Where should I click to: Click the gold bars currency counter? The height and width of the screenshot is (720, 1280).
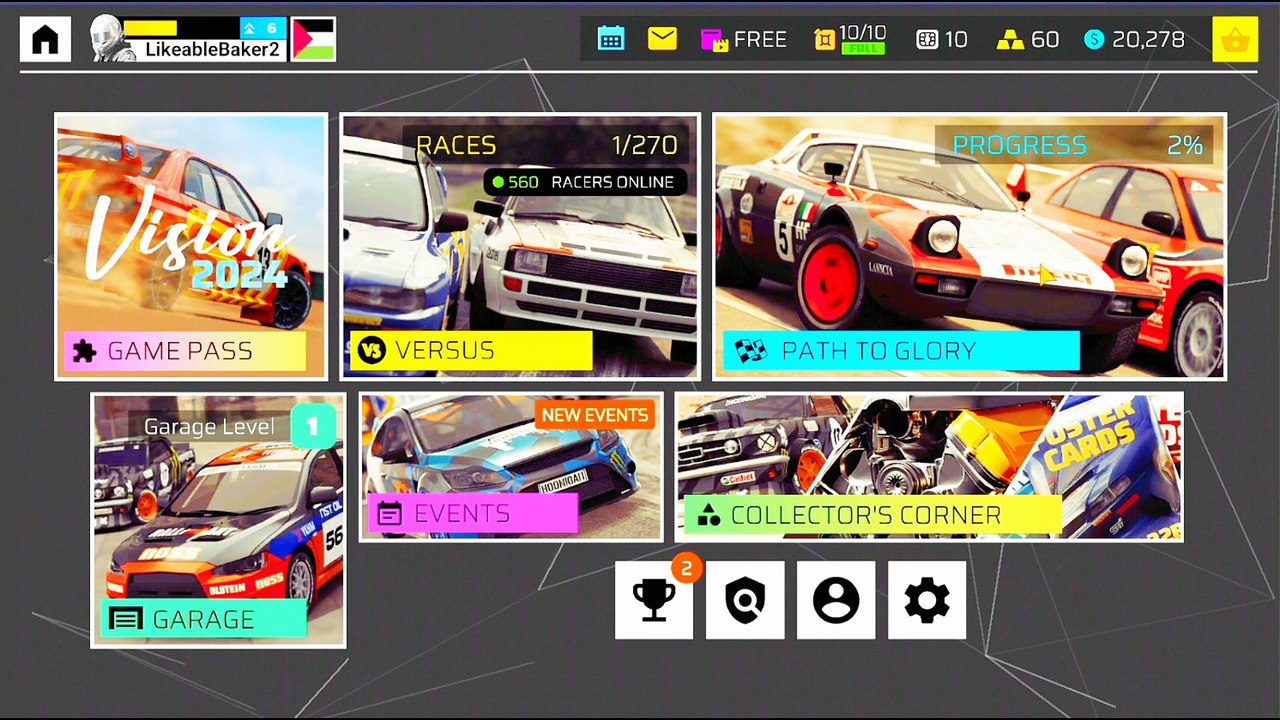point(1028,40)
